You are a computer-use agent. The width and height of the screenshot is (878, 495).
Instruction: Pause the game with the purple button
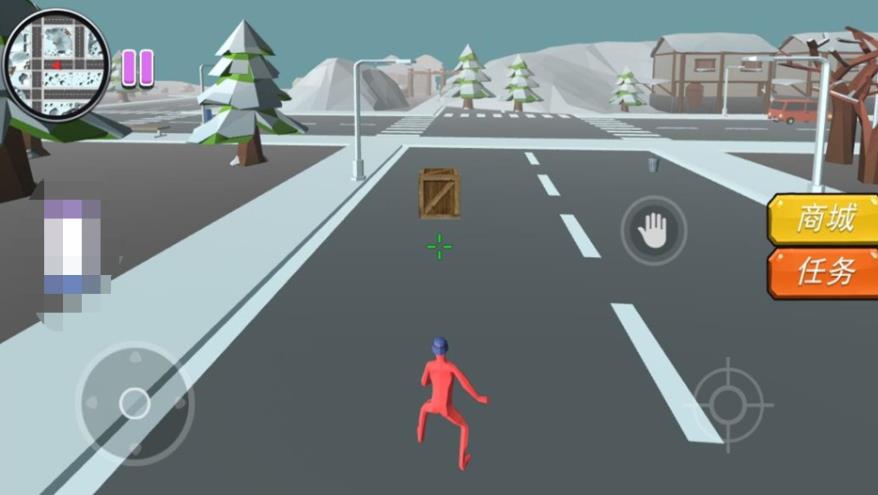(x=138, y=67)
